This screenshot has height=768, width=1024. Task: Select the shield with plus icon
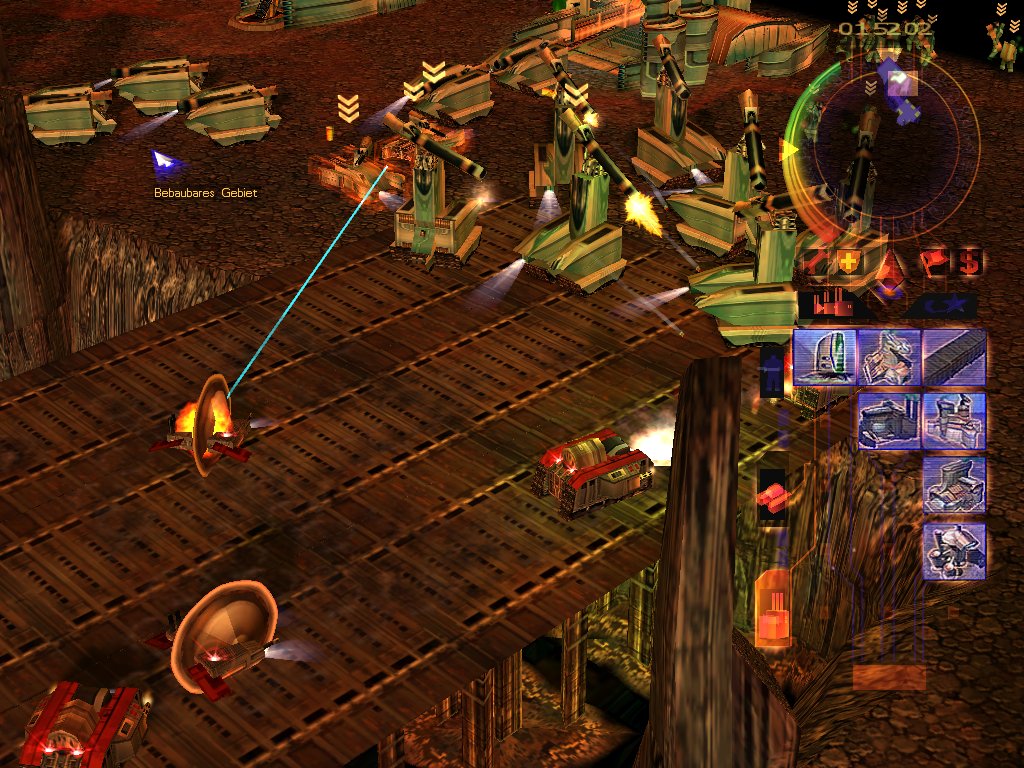pos(848,262)
